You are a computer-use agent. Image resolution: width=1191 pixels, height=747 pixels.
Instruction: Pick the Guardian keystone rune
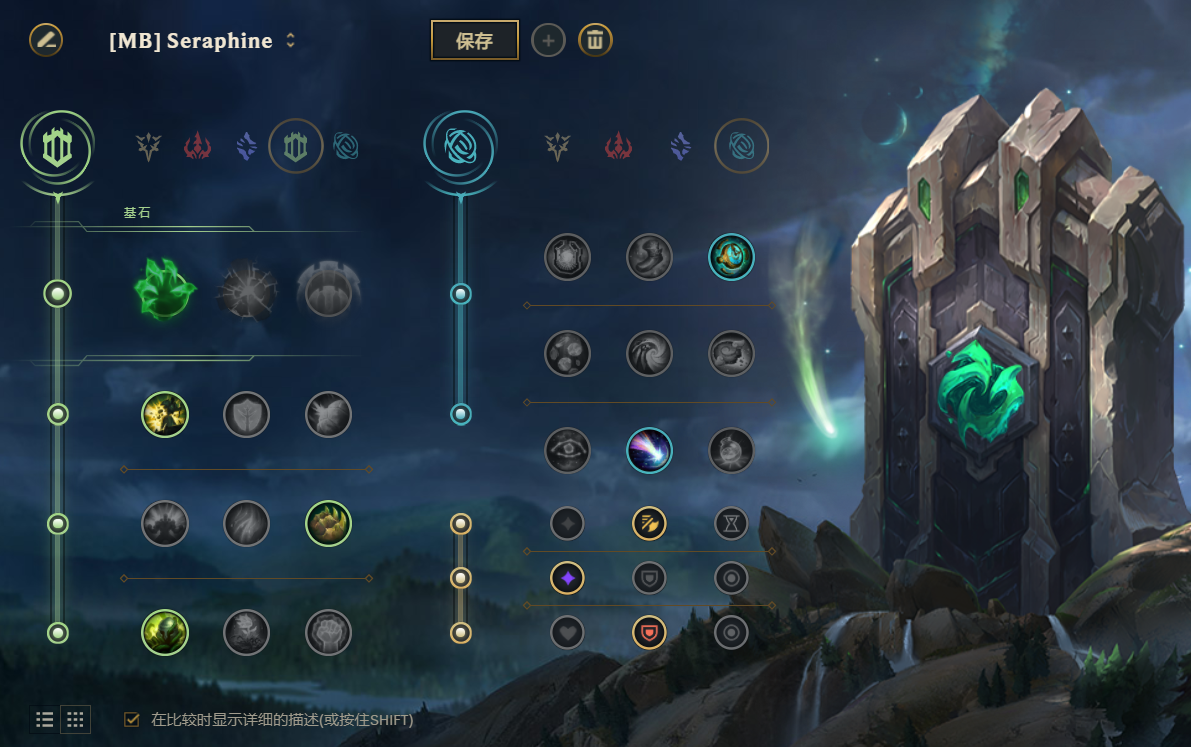click(x=329, y=292)
